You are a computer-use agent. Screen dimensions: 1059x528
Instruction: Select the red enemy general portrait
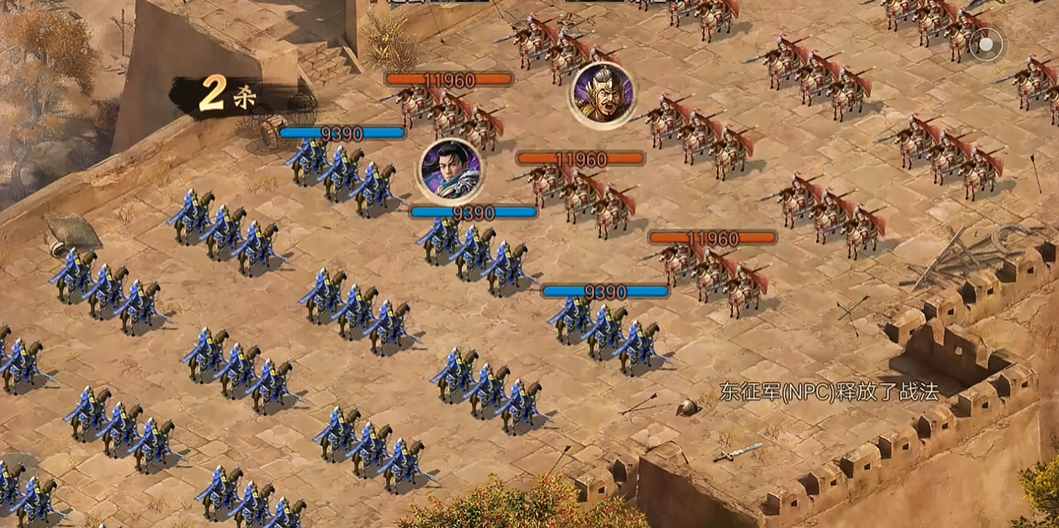602,93
